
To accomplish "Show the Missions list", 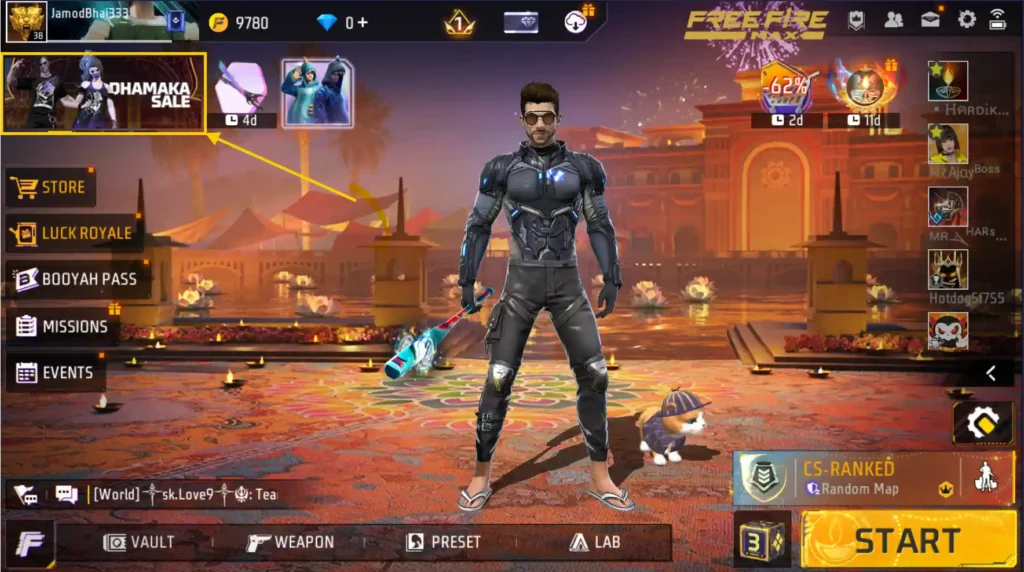I will [x=62, y=326].
